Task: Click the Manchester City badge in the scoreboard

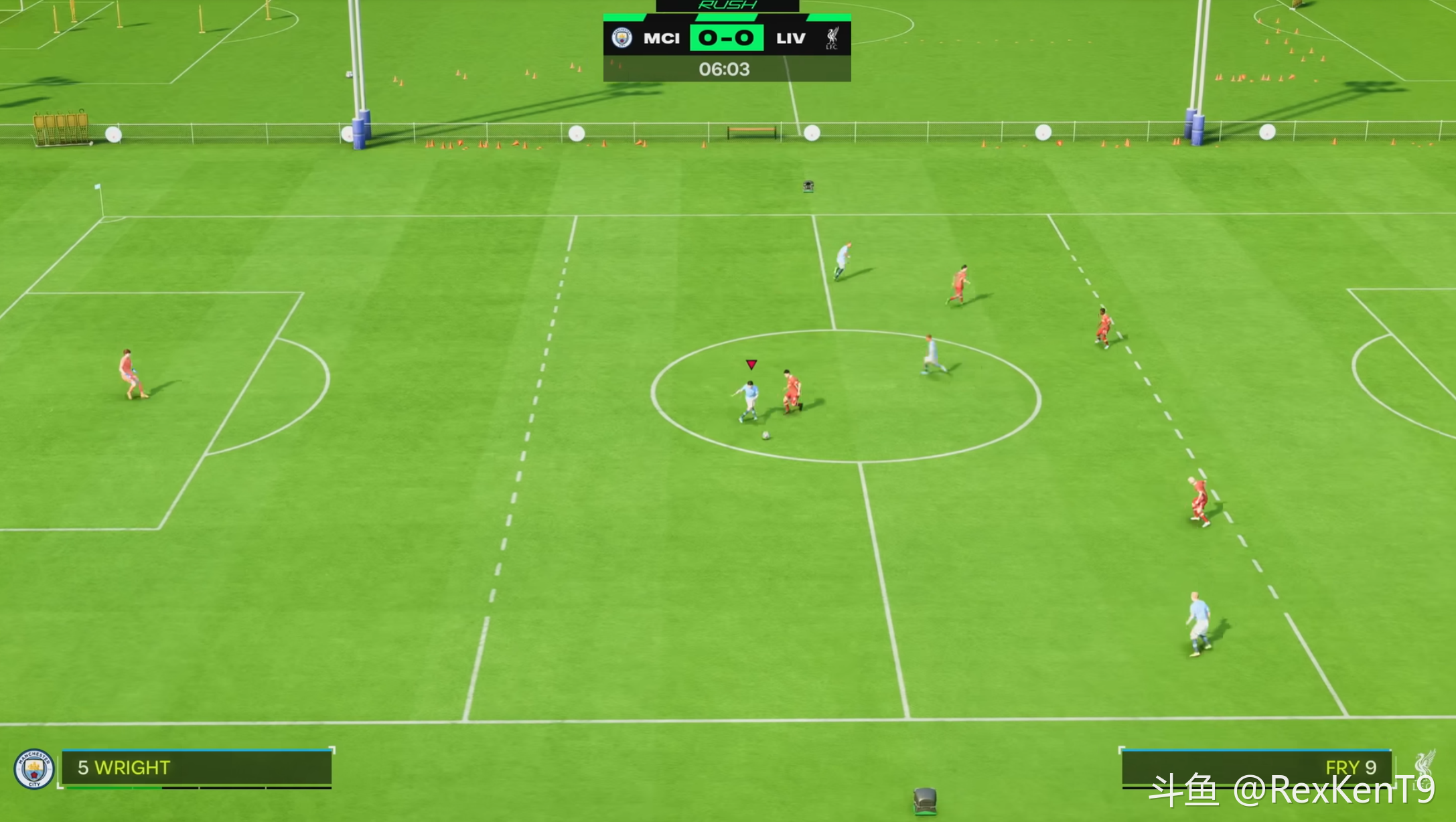Action: tap(622, 38)
